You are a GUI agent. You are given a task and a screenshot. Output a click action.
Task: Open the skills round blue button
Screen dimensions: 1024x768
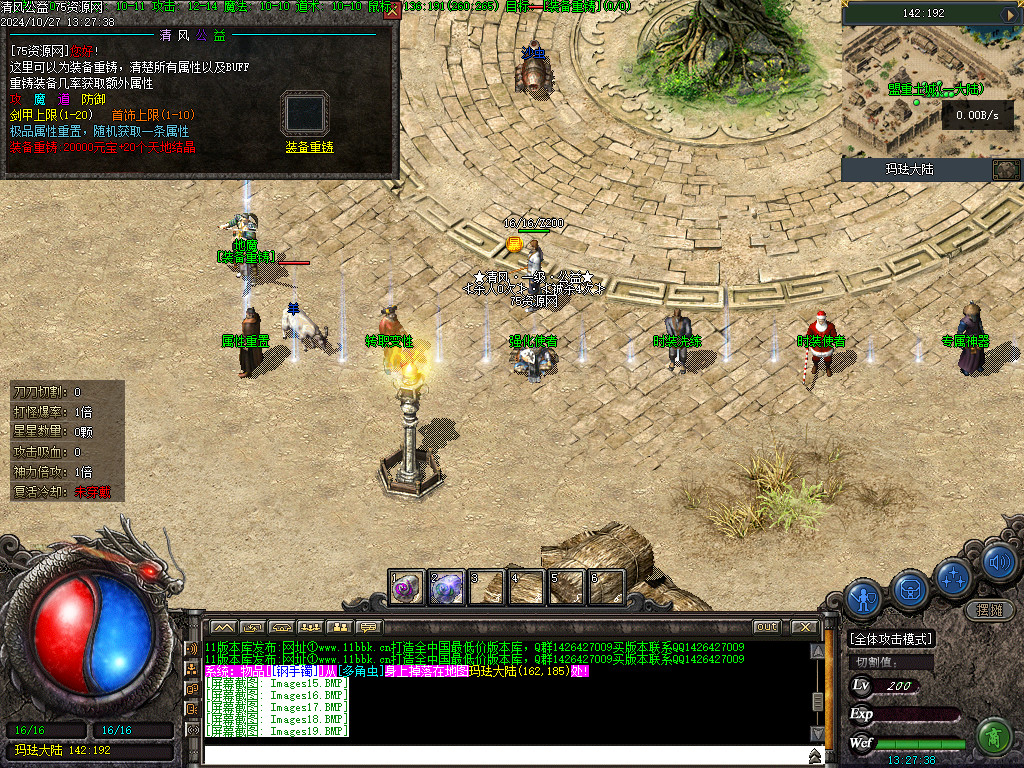click(953, 578)
